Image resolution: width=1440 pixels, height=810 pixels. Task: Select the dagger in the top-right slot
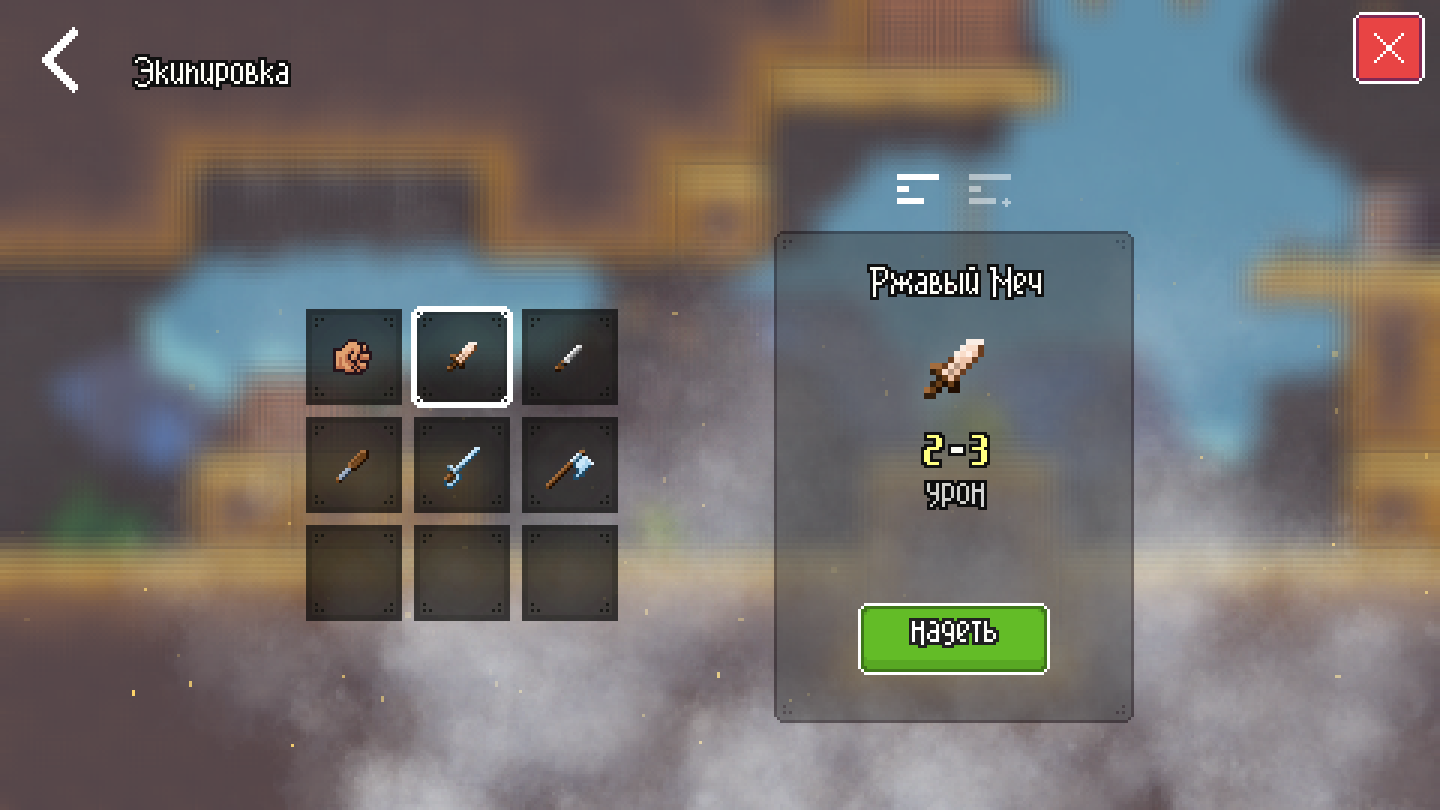[x=568, y=357]
